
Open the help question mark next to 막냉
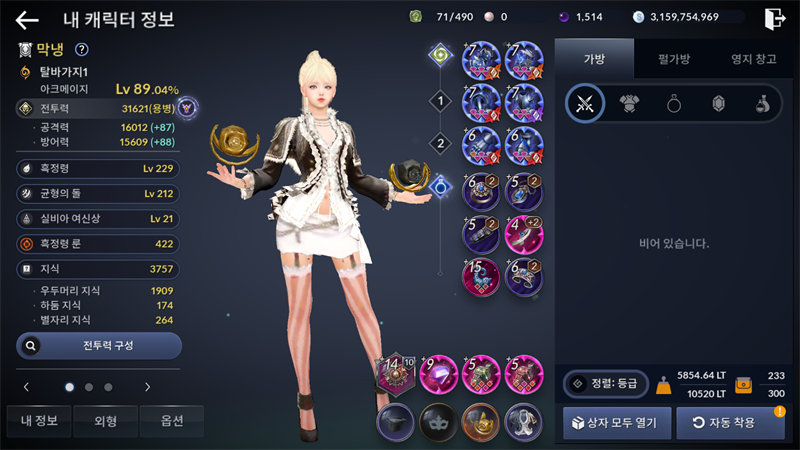(82, 49)
